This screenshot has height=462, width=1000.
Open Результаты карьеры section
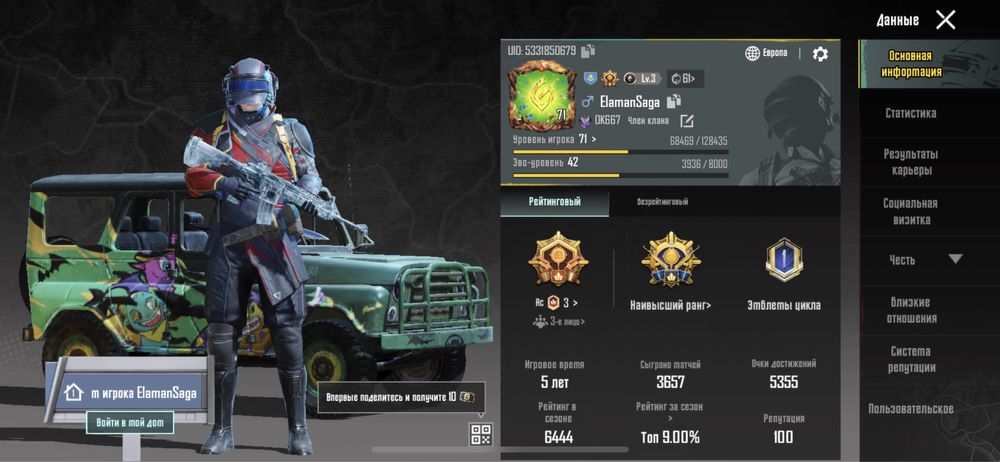coord(910,162)
